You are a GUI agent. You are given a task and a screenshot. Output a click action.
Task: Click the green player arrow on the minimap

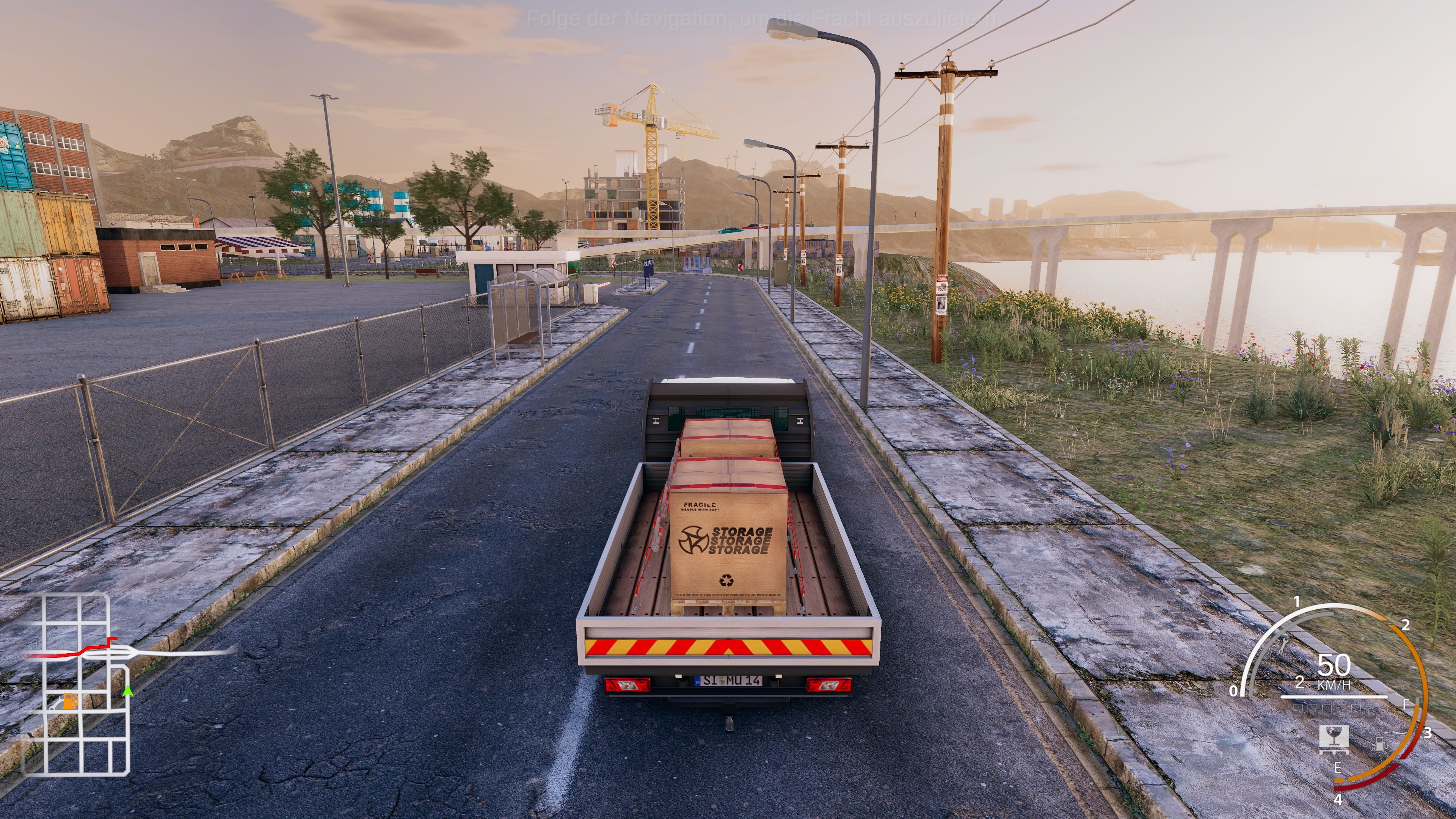[x=128, y=691]
